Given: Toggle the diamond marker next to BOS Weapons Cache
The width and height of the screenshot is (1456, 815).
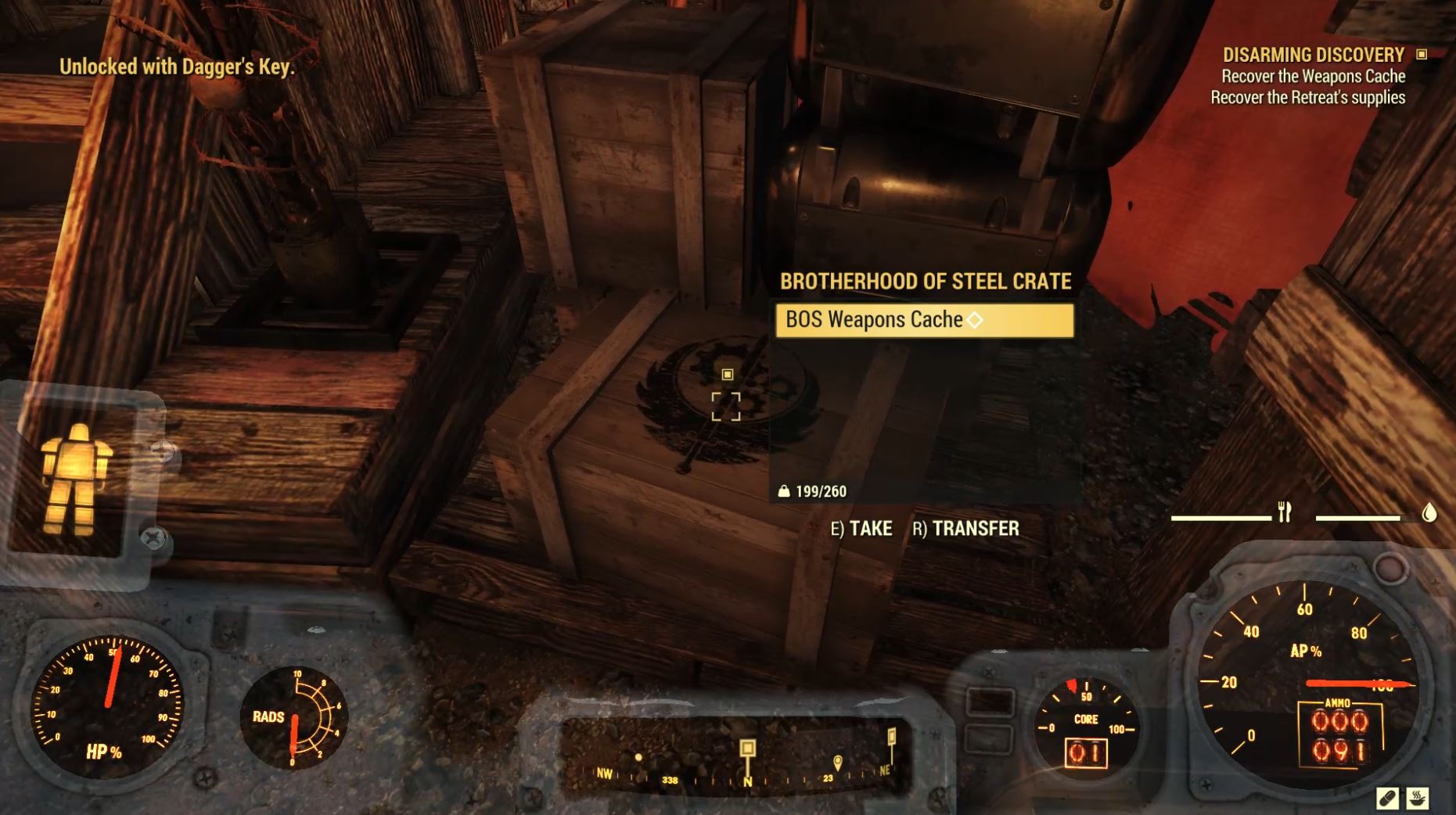Looking at the screenshot, I should pyautogui.click(x=973, y=319).
